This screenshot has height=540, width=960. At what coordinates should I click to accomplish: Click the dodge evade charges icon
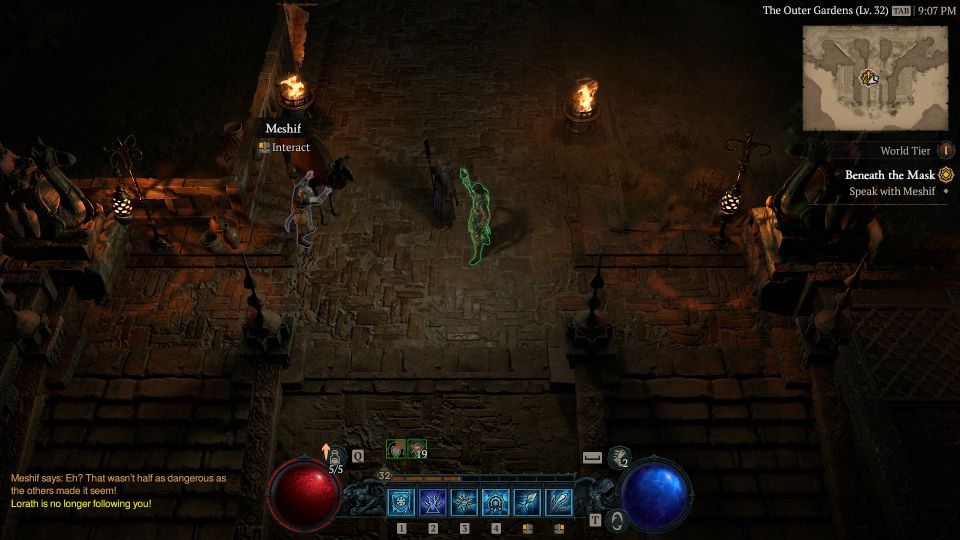pyautogui.click(x=619, y=457)
